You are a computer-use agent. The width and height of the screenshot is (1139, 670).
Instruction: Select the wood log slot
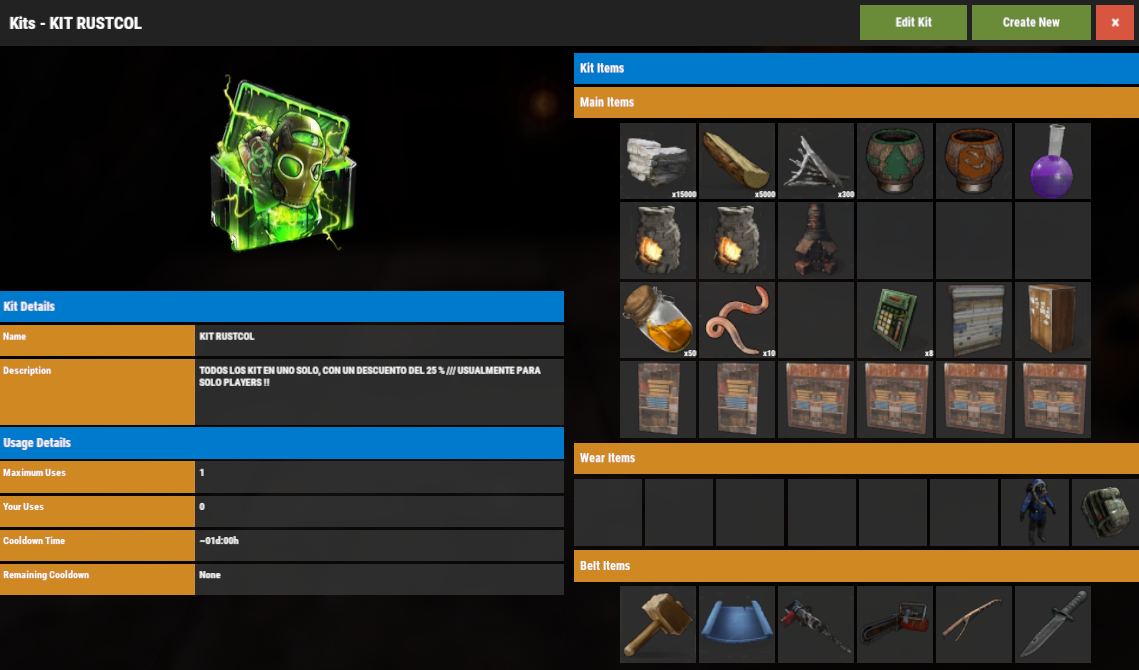tap(737, 161)
